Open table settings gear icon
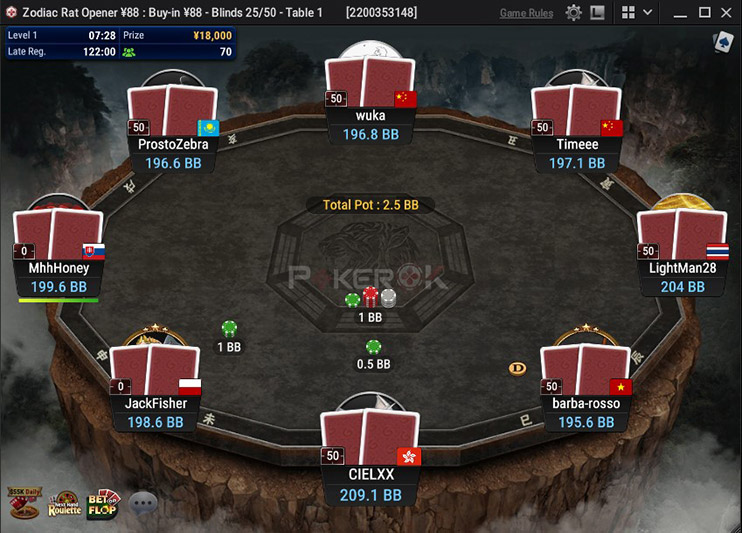The height and width of the screenshot is (533, 742). (573, 13)
